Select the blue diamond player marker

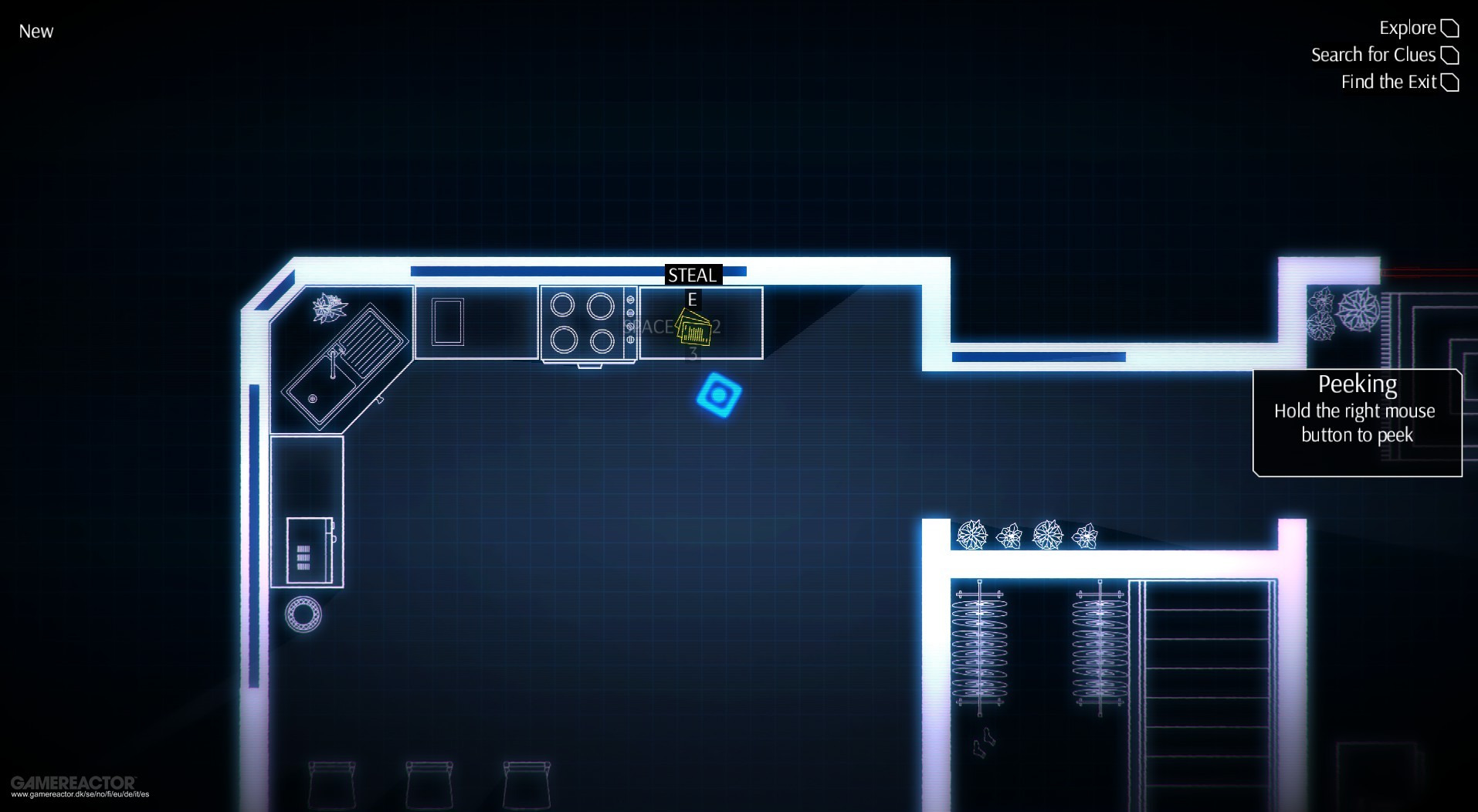click(718, 397)
